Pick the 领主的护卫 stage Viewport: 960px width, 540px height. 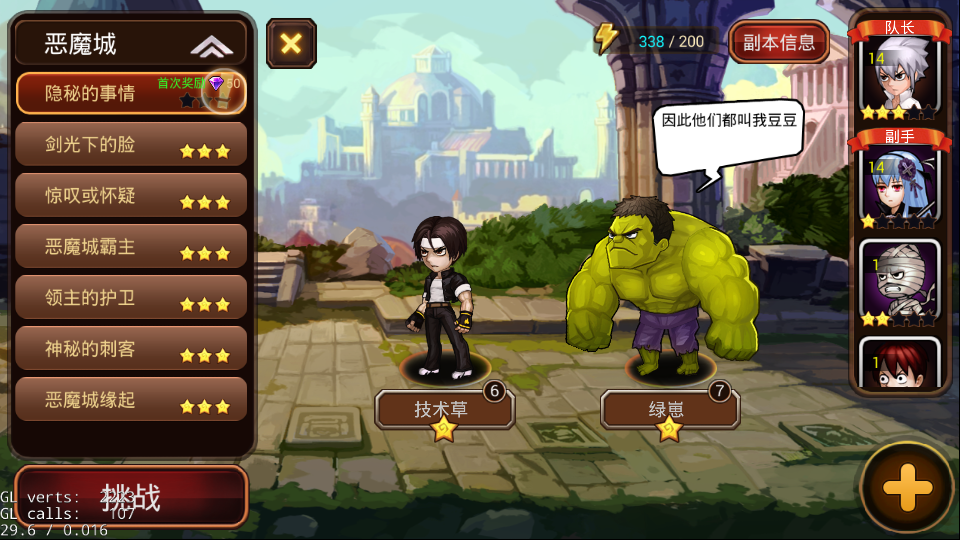[131, 298]
